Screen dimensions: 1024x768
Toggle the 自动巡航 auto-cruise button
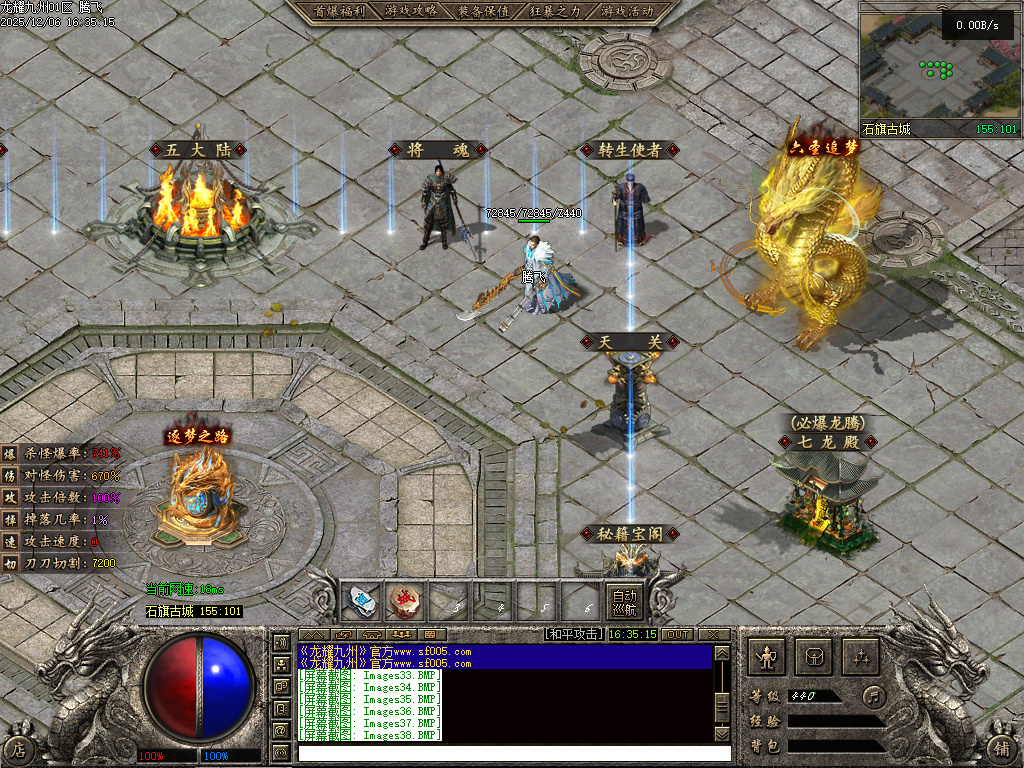click(622, 601)
